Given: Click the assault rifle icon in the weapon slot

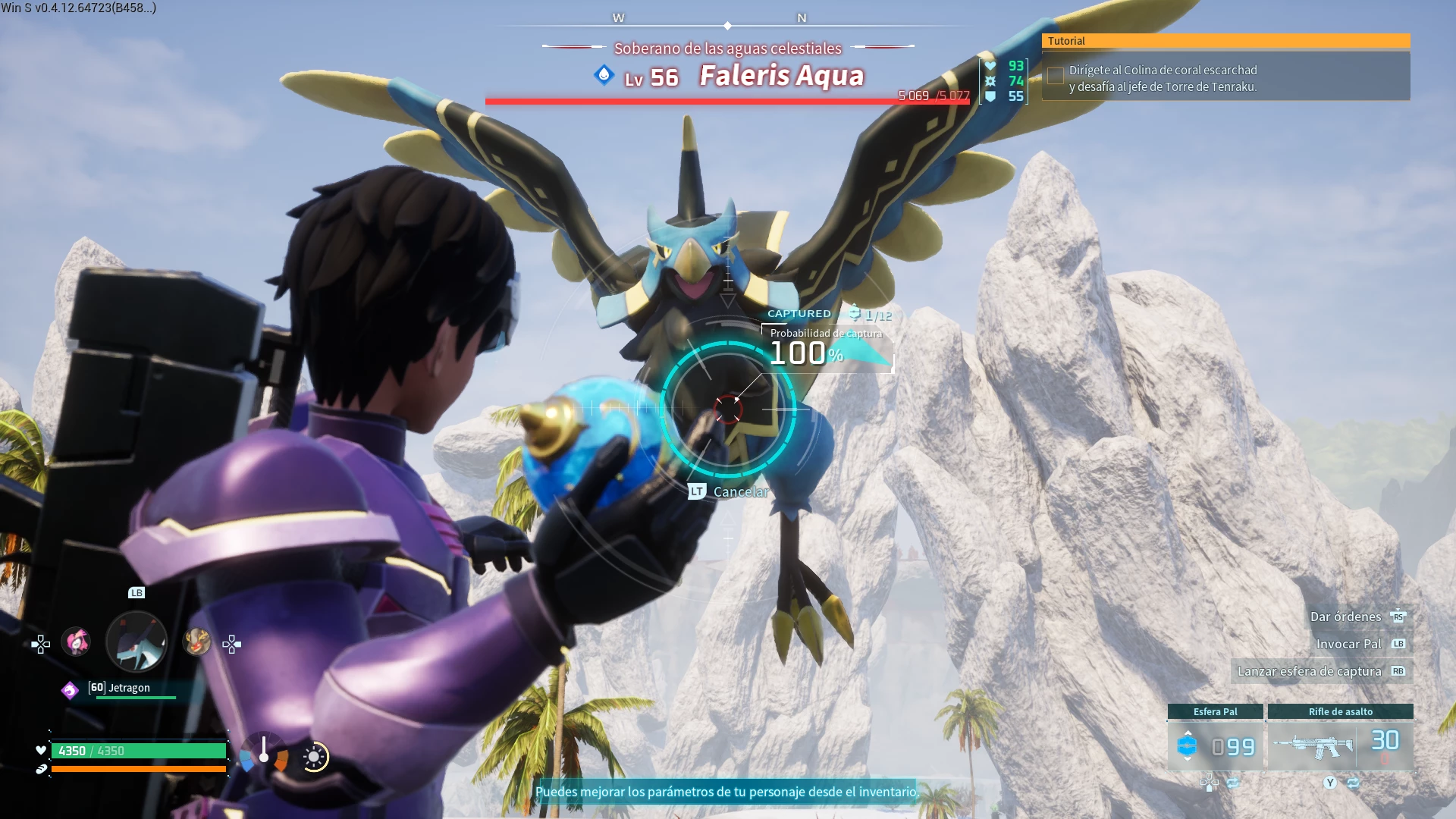Looking at the screenshot, I should coord(1313,745).
